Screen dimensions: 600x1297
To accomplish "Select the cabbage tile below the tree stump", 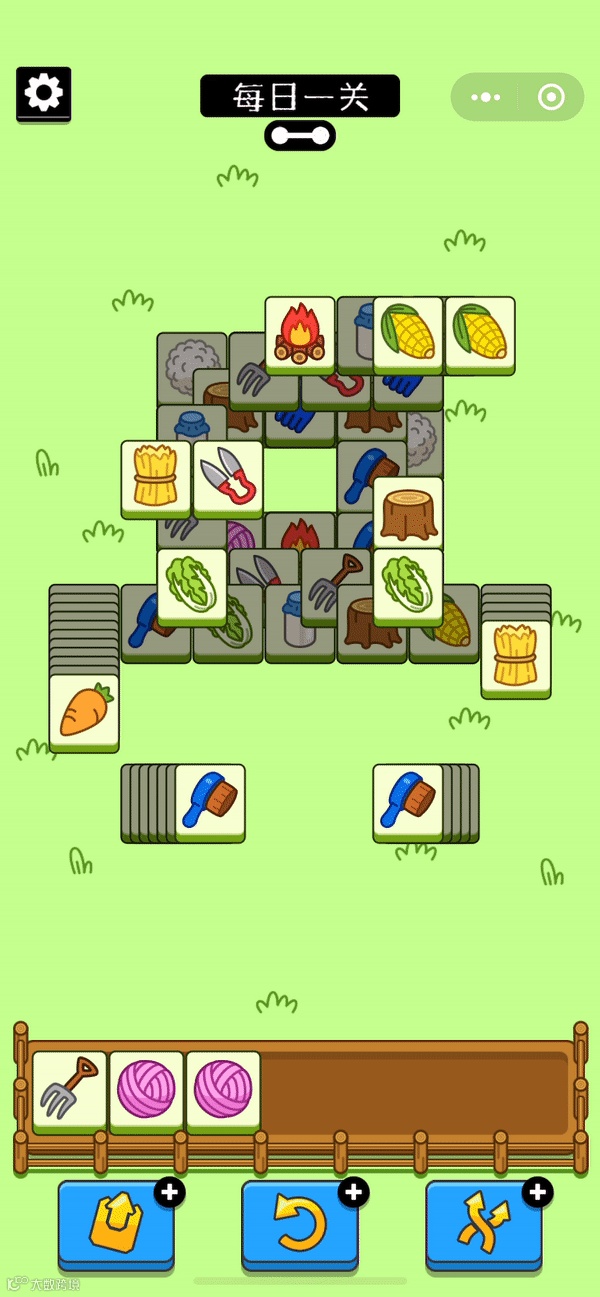I will [408, 585].
